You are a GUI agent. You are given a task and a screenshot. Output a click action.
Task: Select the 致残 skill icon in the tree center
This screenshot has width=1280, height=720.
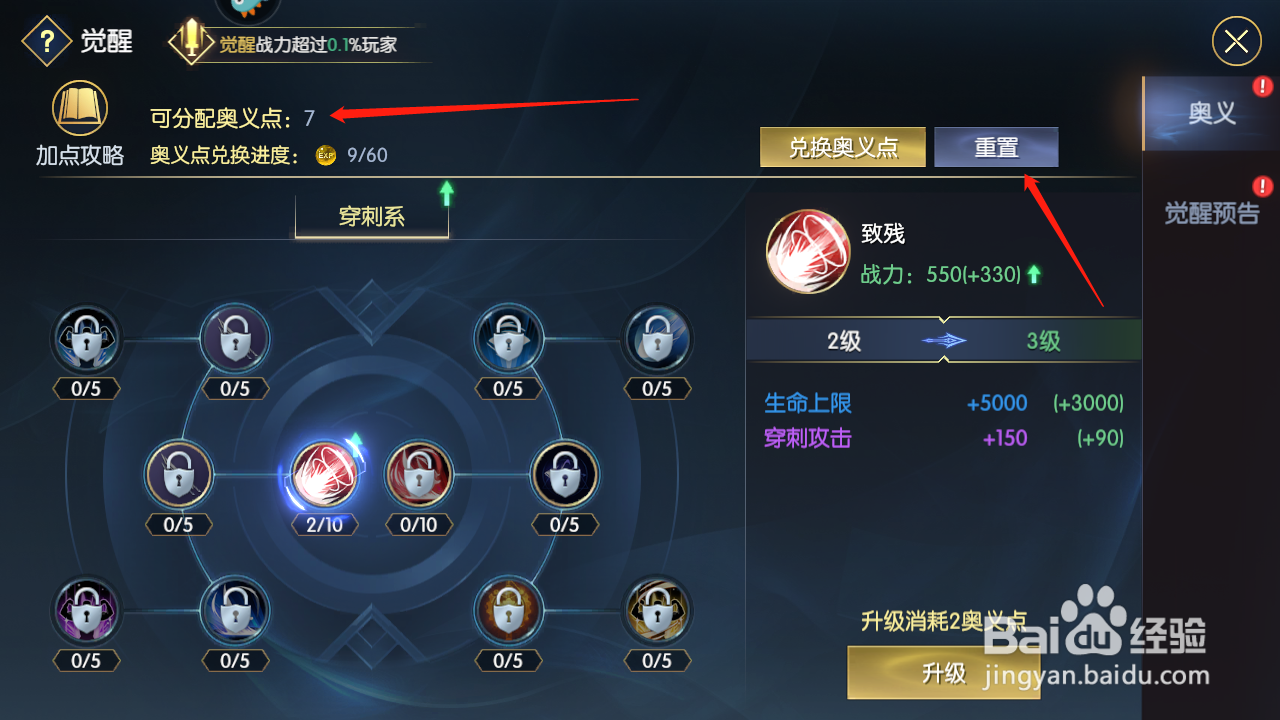coord(322,475)
